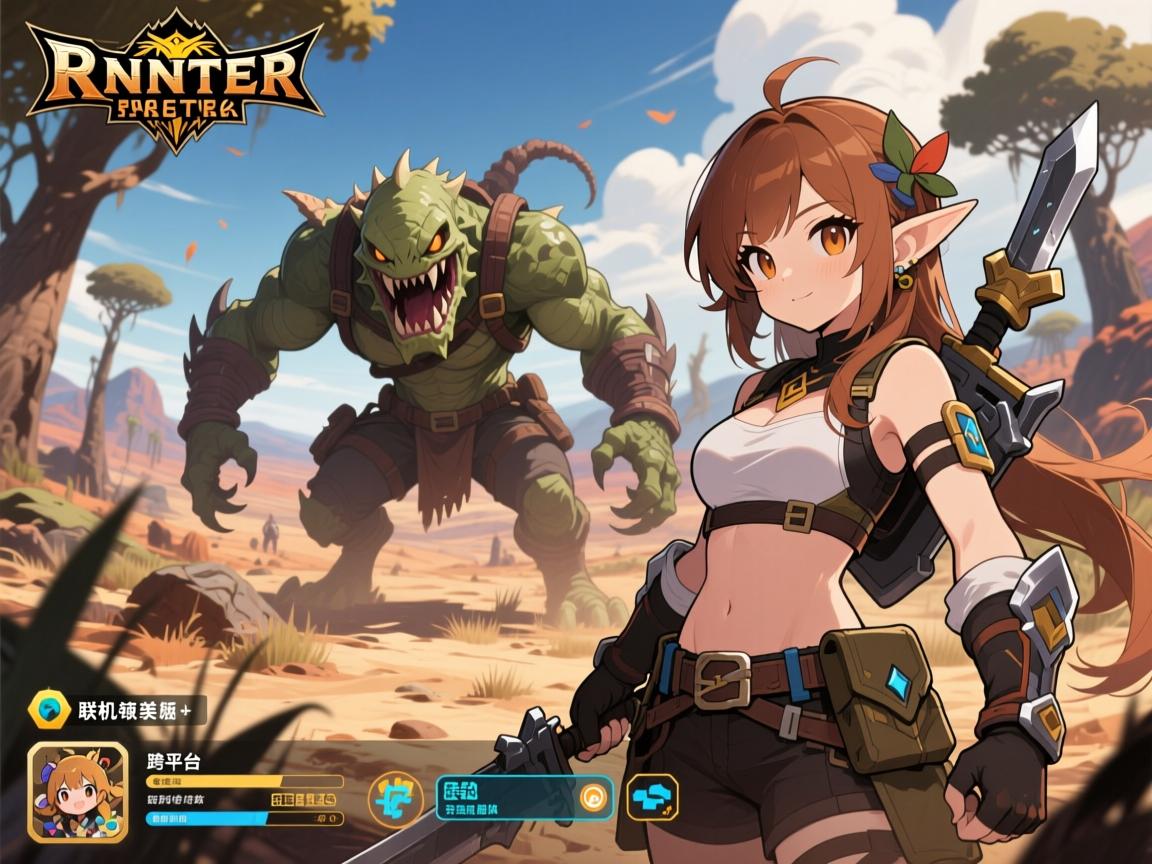Viewport: 1152px width, 864px height.
Task: Click the chibi character portrait
Action: coord(77,793)
